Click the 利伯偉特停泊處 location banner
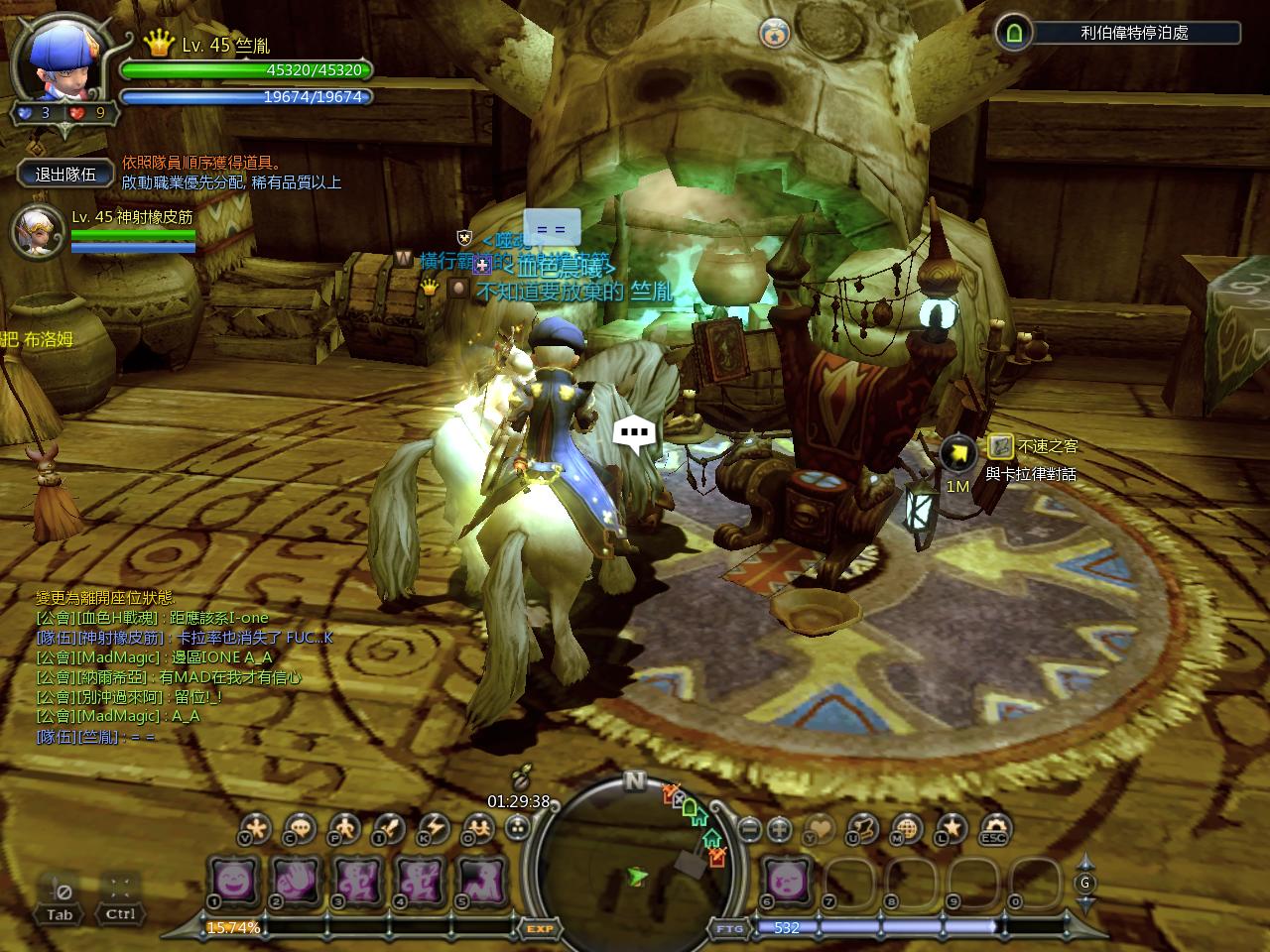The width and height of the screenshot is (1270, 952). tap(1134, 33)
